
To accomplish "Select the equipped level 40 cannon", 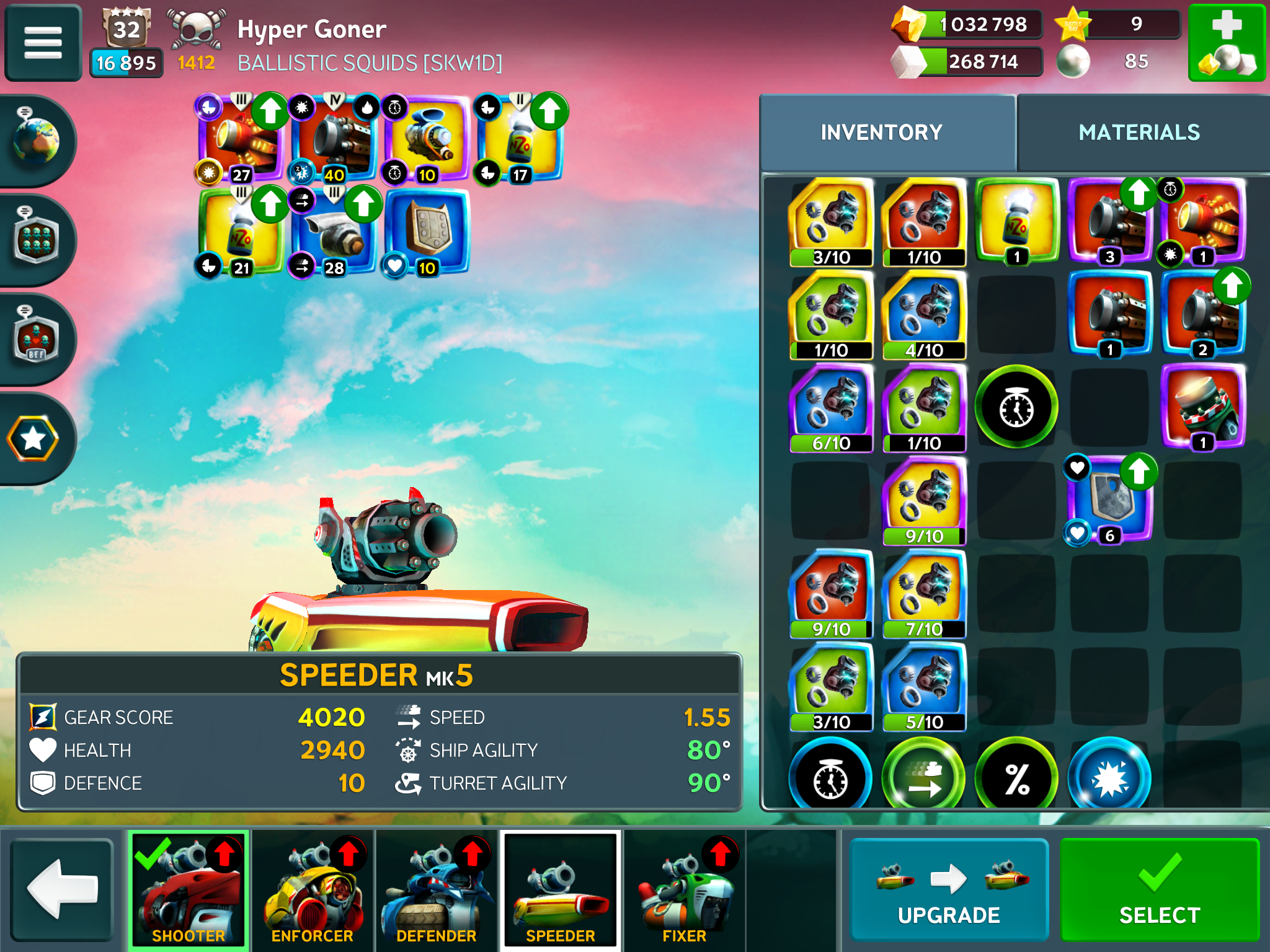I will [x=335, y=140].
